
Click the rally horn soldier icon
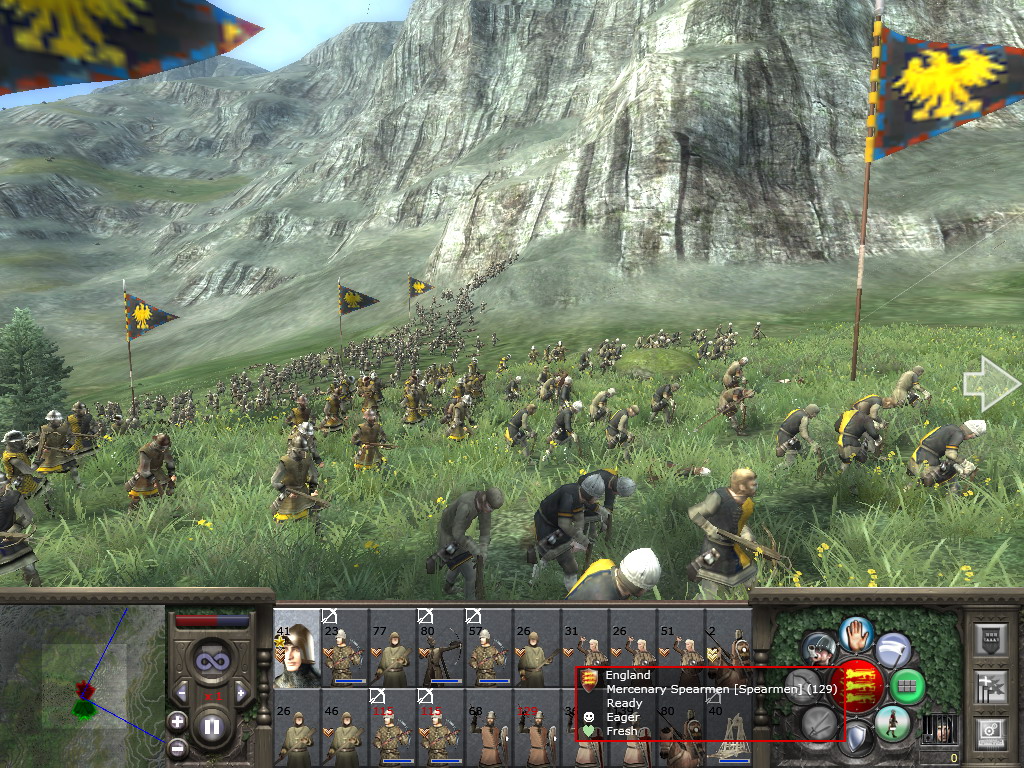point(820,648)
